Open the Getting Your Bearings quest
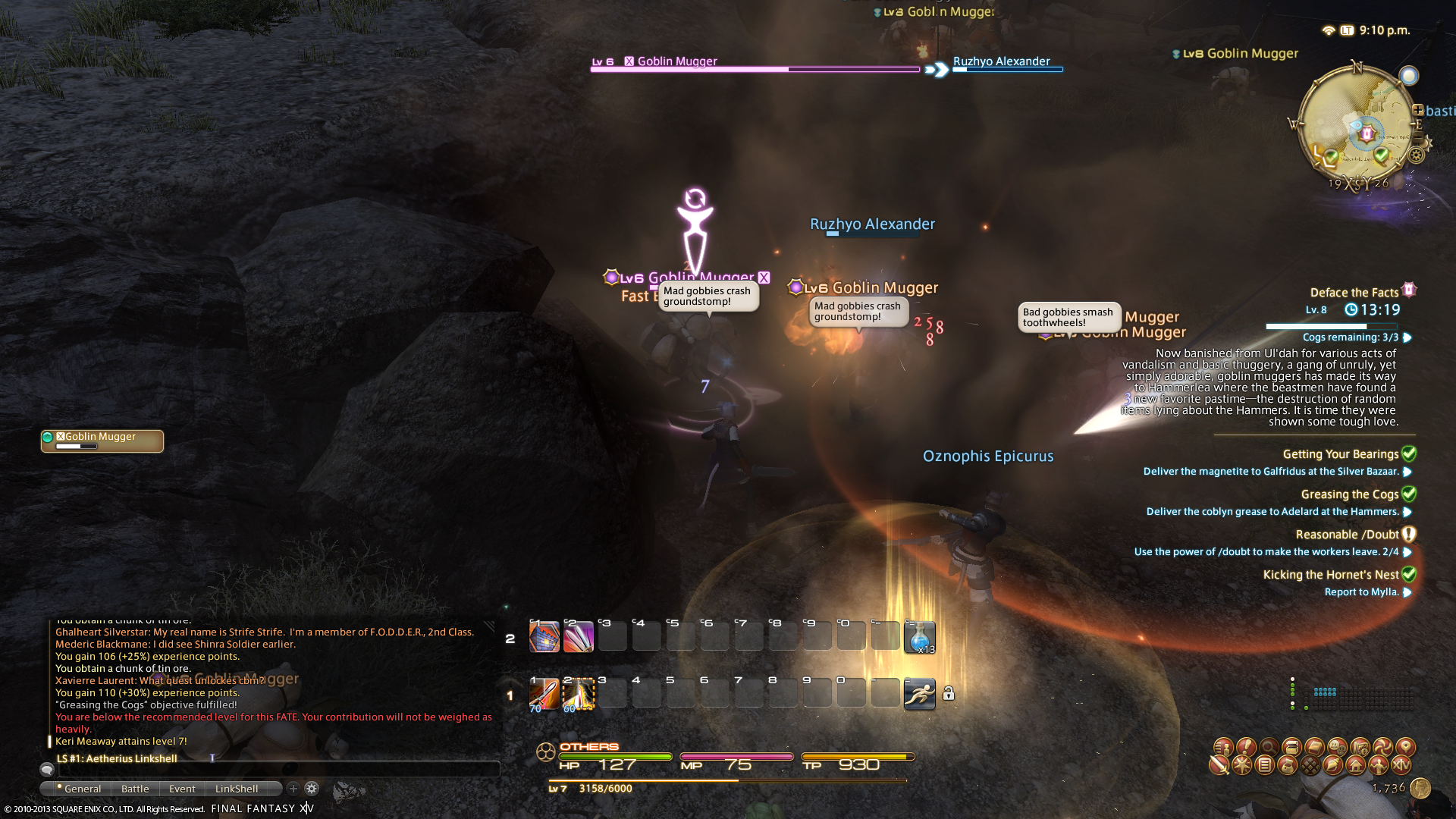 click(1340, 454)
